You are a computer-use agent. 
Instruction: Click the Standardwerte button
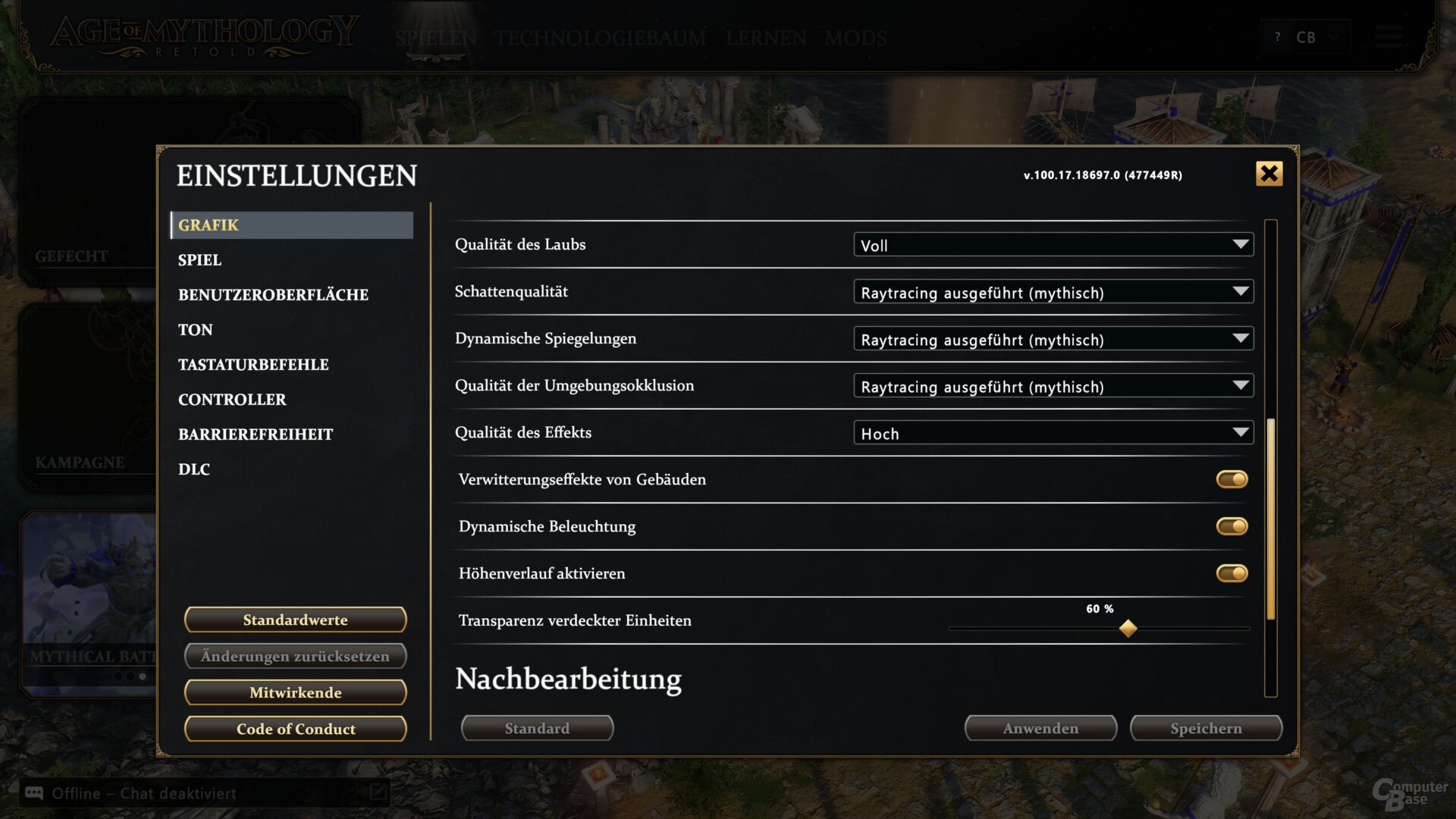point(295,619)
